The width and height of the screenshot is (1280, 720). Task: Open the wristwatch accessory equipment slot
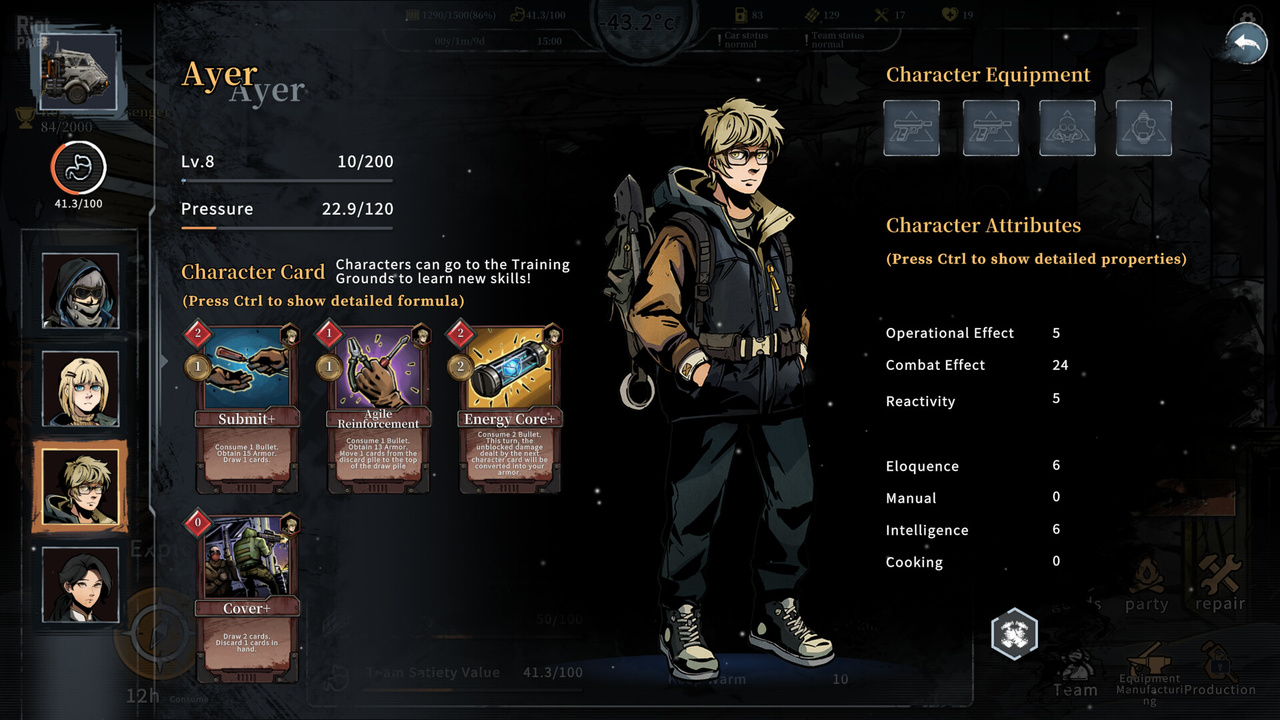(x=1144, y=128)
